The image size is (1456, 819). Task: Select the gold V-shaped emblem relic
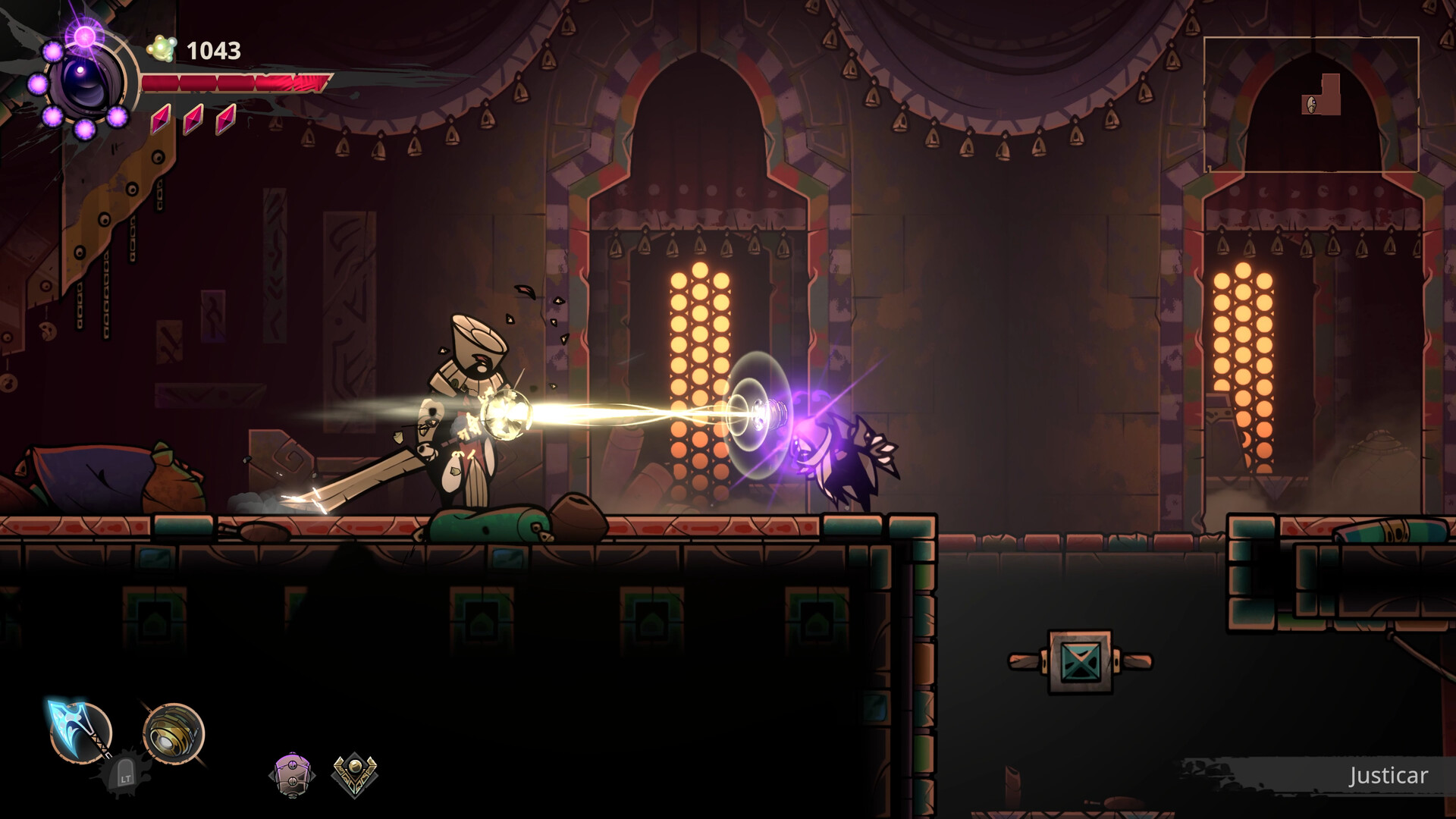click(354, 774)
